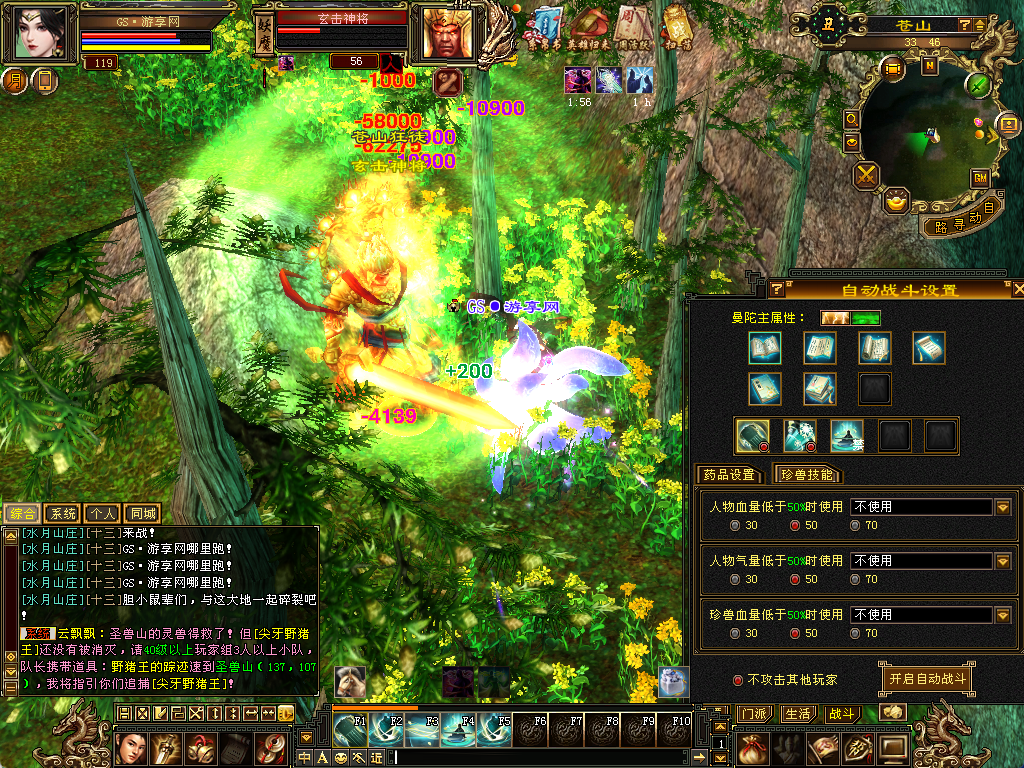
Task: Click the GM button on the minimap
Action: (x=980, y=177)
